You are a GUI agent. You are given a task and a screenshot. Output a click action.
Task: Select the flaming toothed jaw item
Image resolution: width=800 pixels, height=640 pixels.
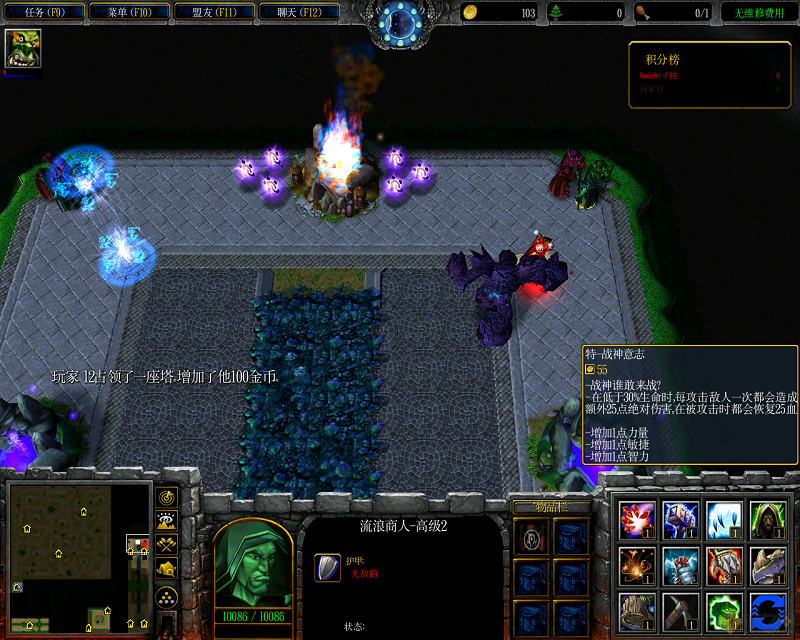[725, 565]
